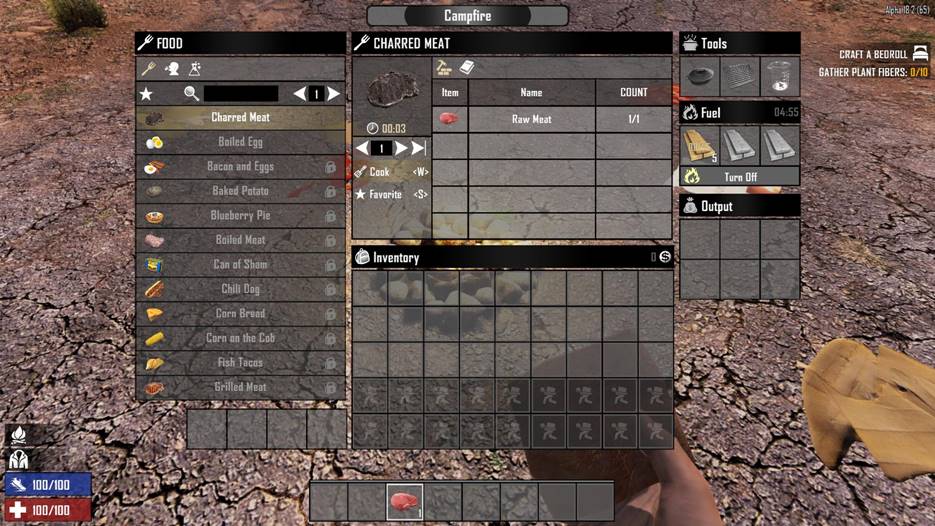Choose the Can of Sham recipe

tap(240, 265)
